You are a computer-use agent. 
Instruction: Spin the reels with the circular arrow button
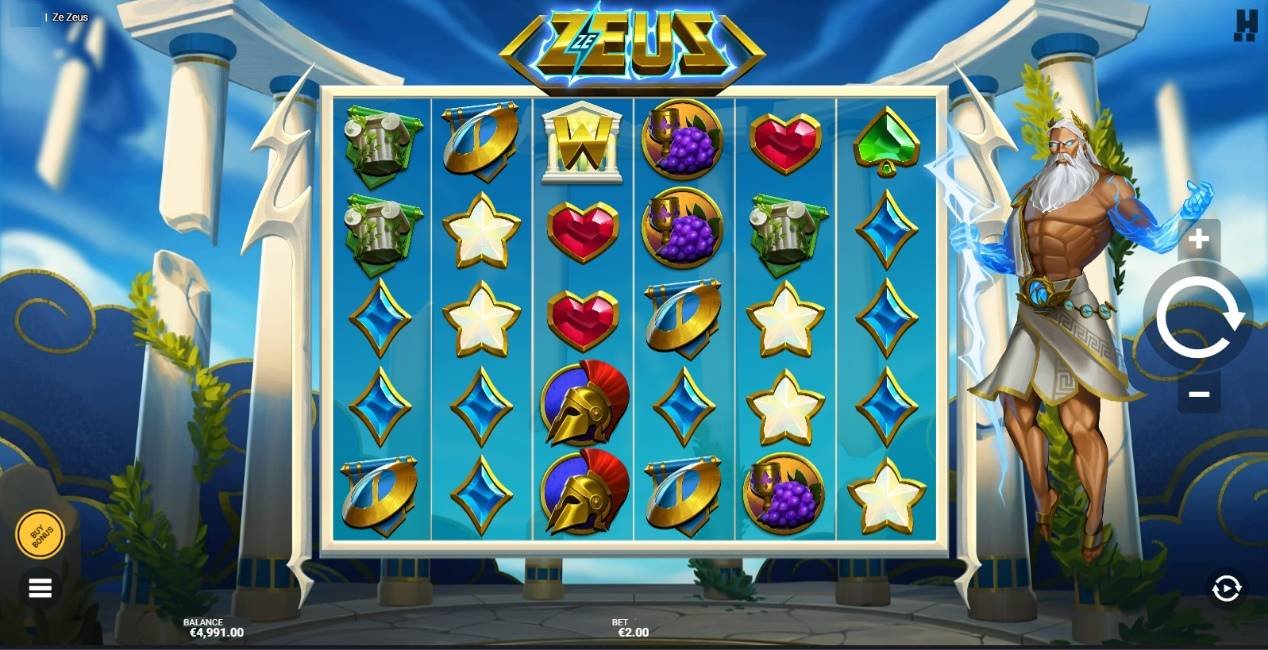(1199, 317)
